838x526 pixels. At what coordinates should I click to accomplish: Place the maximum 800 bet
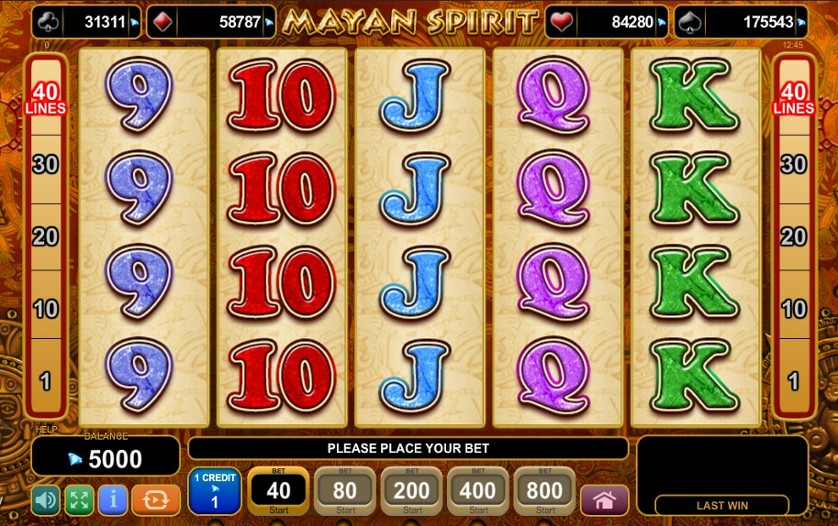(x=544, y=491)
